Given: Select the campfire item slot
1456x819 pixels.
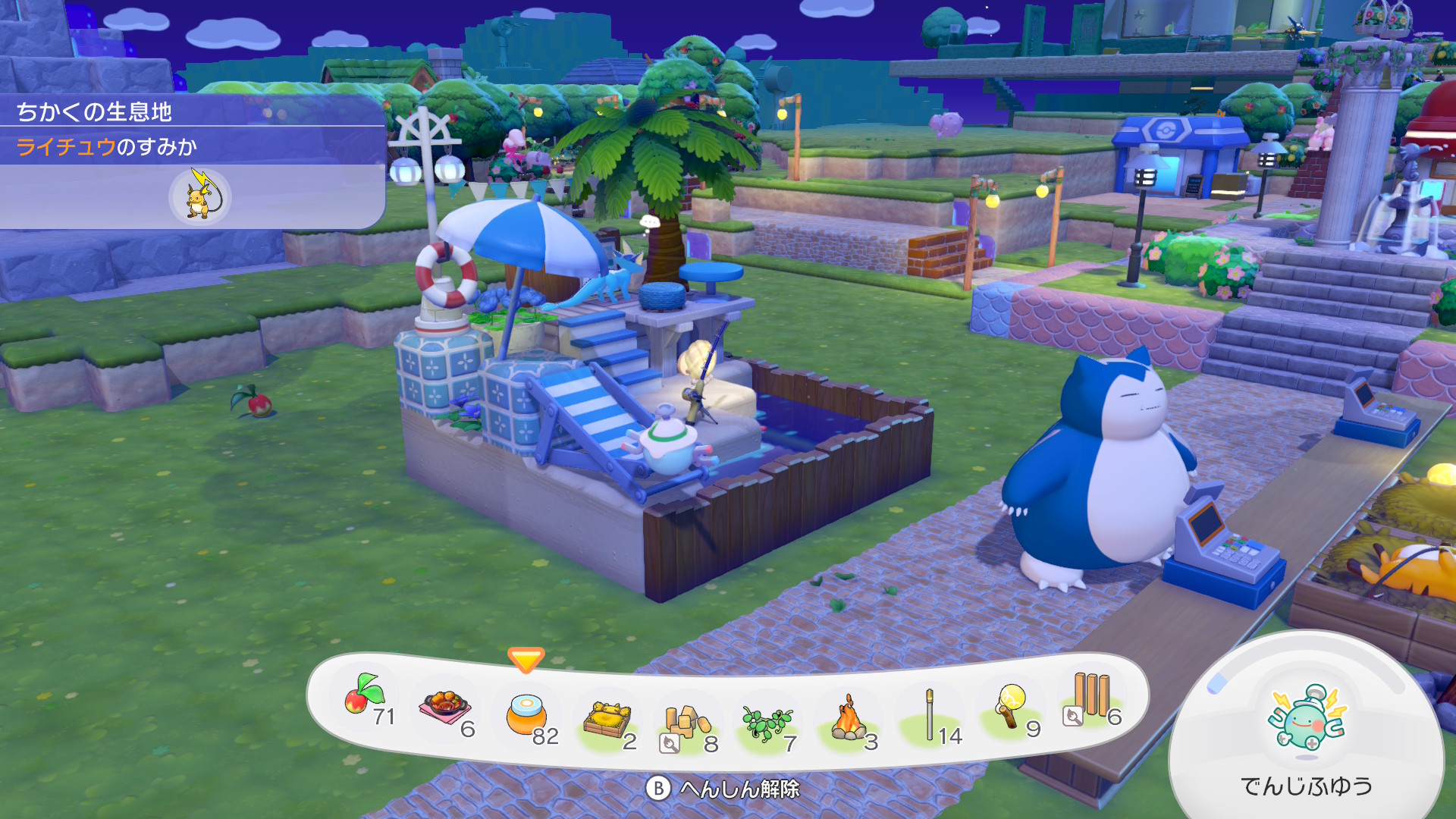Looking at the screenshot, I should click(849, 719).
